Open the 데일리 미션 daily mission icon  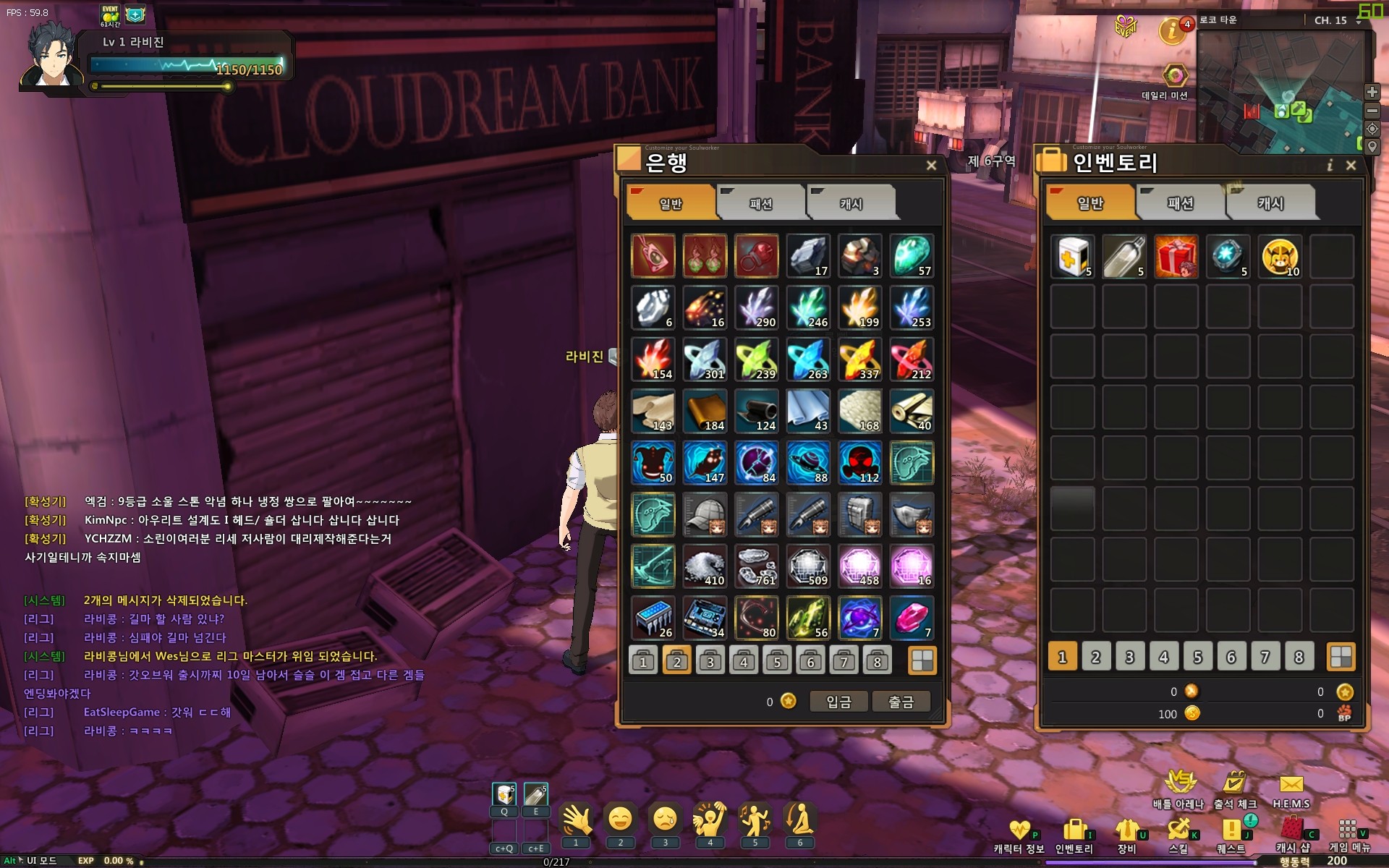tap(1175, 76)
